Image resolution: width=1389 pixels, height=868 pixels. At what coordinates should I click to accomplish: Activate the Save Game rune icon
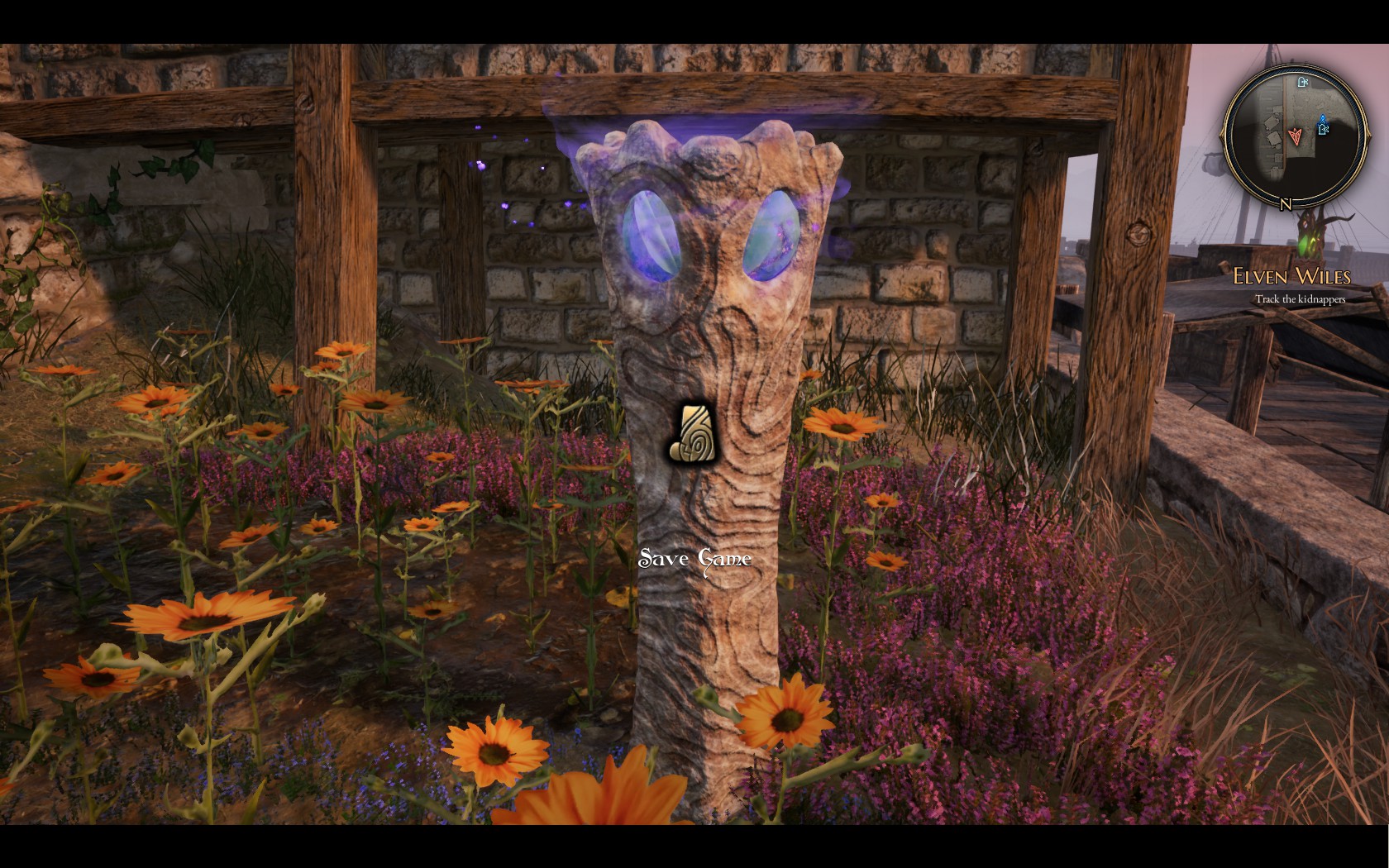(693, 434)
